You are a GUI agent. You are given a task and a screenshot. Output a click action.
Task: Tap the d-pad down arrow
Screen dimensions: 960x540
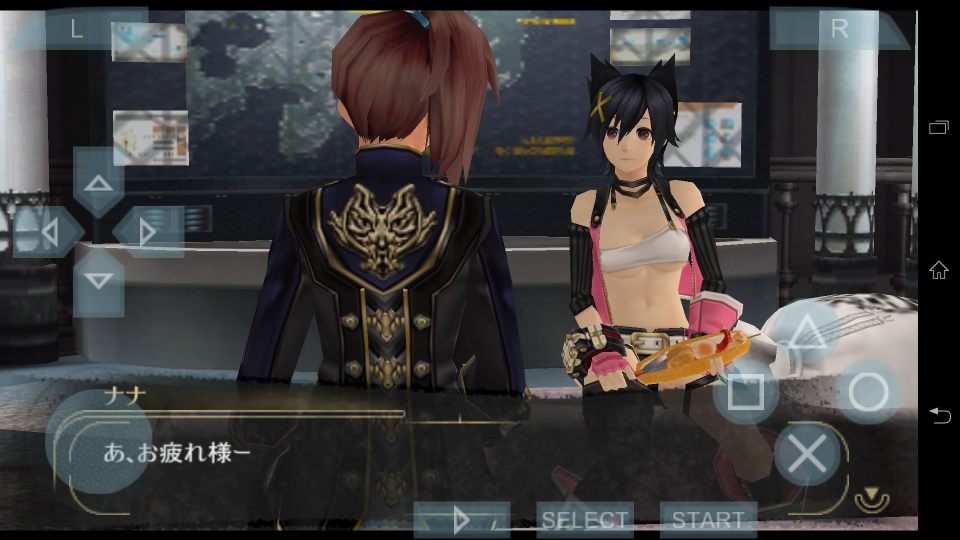point(98,281)
